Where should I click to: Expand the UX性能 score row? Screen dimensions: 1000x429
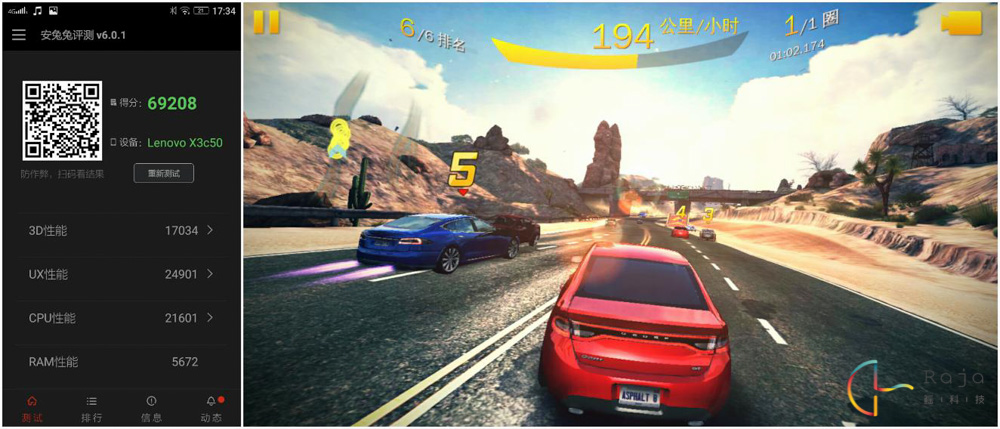(120, 274)
